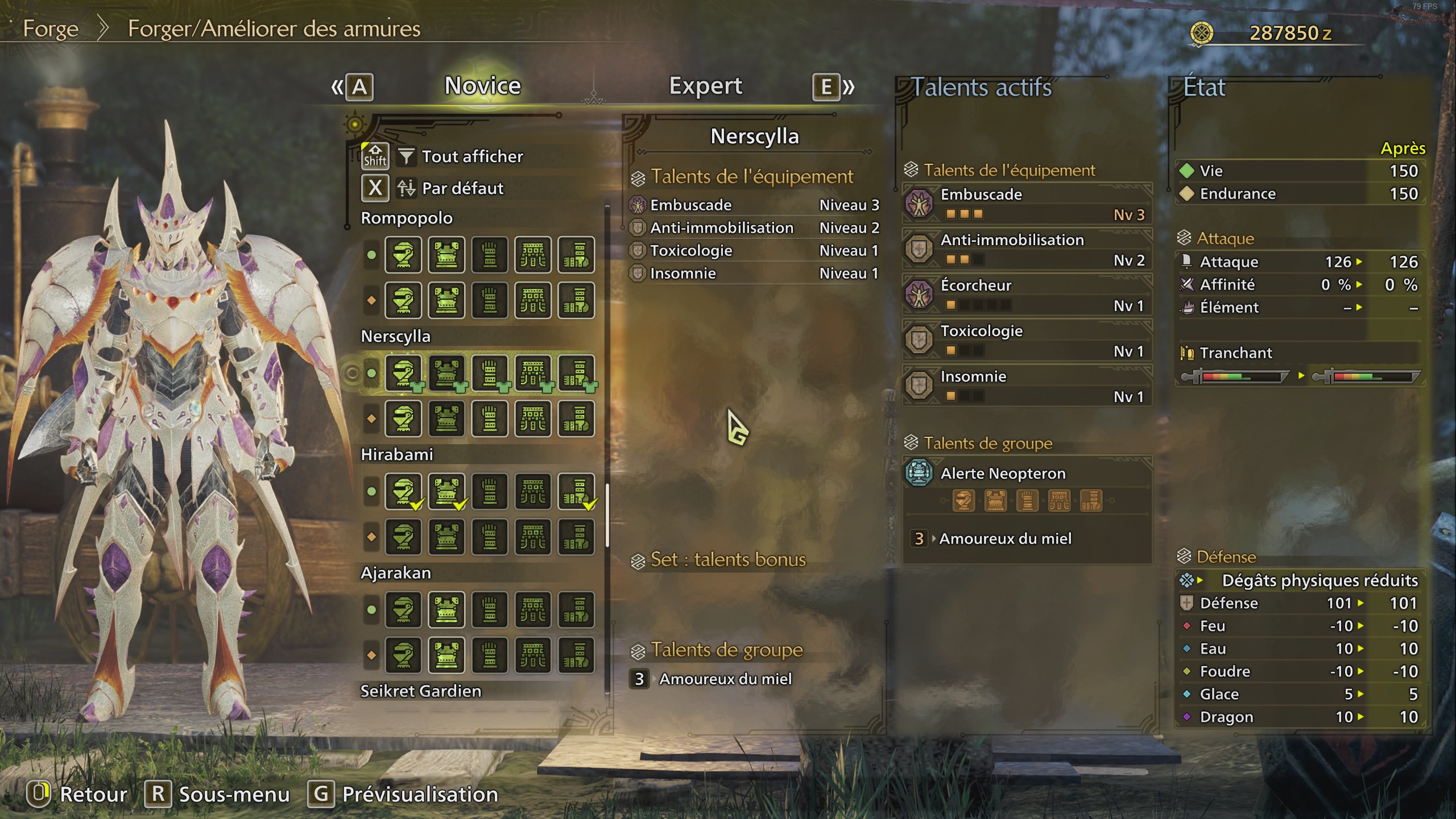1456x819 pixels.
Task: Open next category with right double arrow
Action: pyautogui.click(x=847, y=86)
